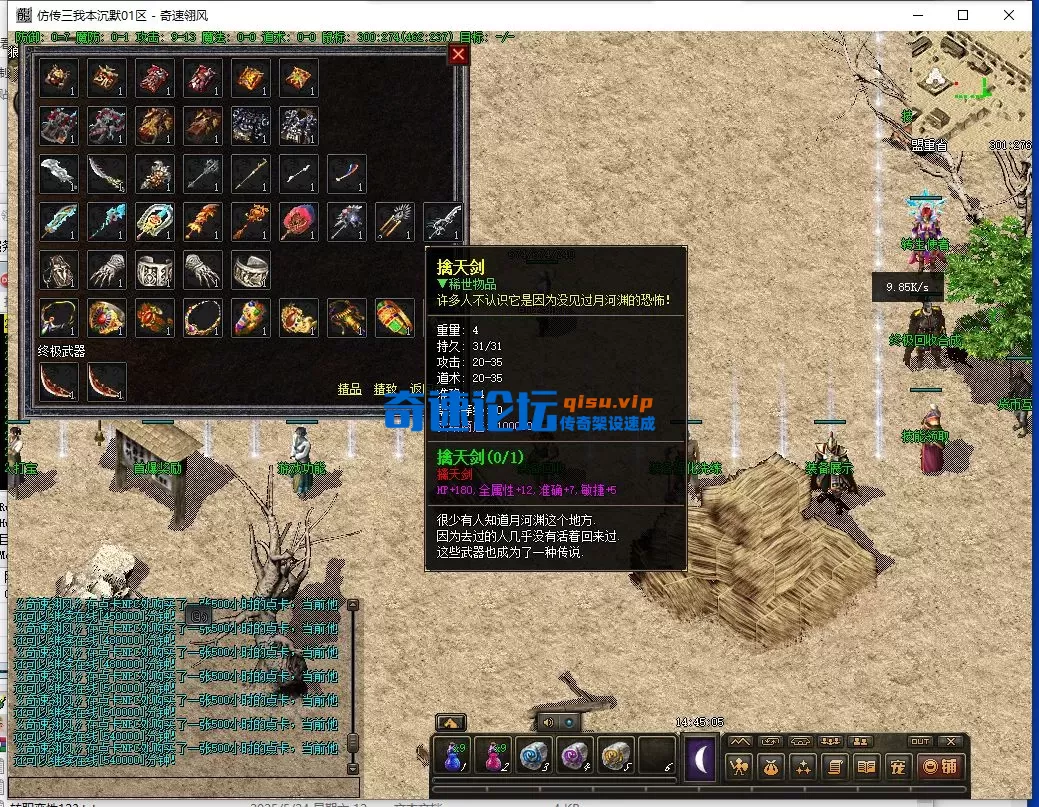Click the OUT button
Image resolution: width=1039 pixels, height=807 pixels.
click(920, 742)
